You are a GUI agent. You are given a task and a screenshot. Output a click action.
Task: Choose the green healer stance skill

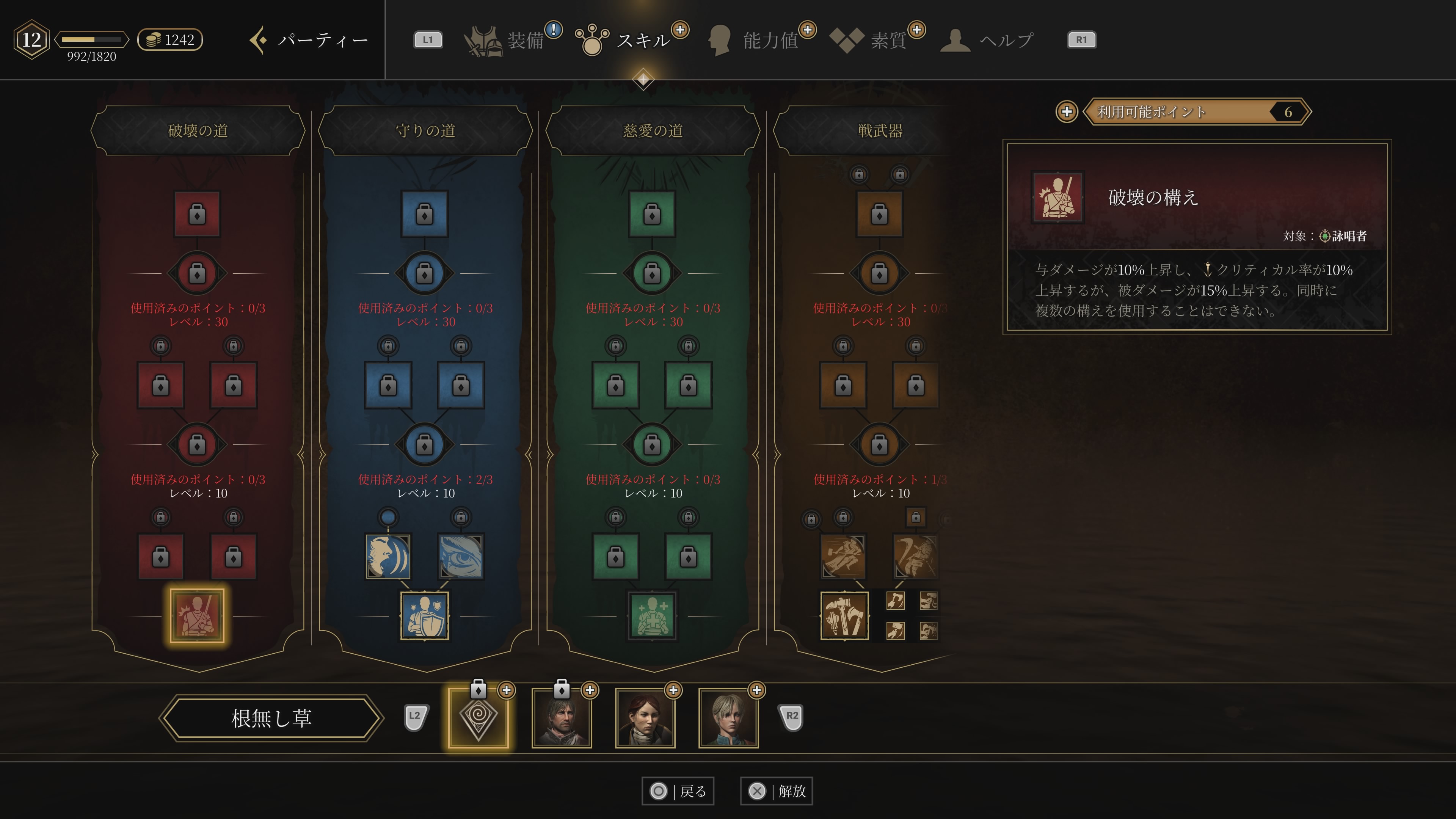[652, 615]
